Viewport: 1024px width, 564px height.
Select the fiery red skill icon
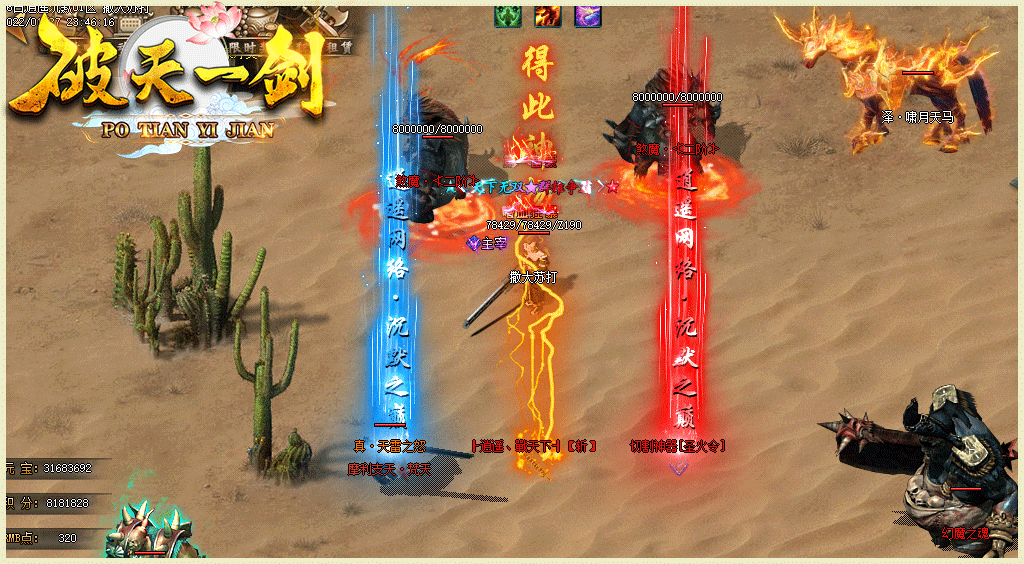[x=547, y=15]
